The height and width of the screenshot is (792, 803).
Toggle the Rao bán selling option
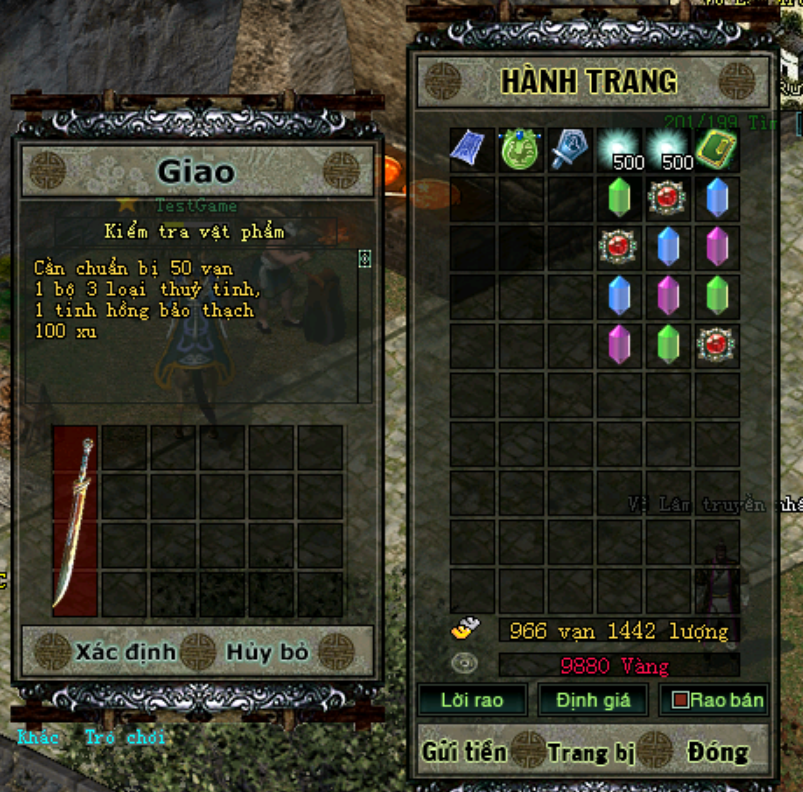click(717, 700)
